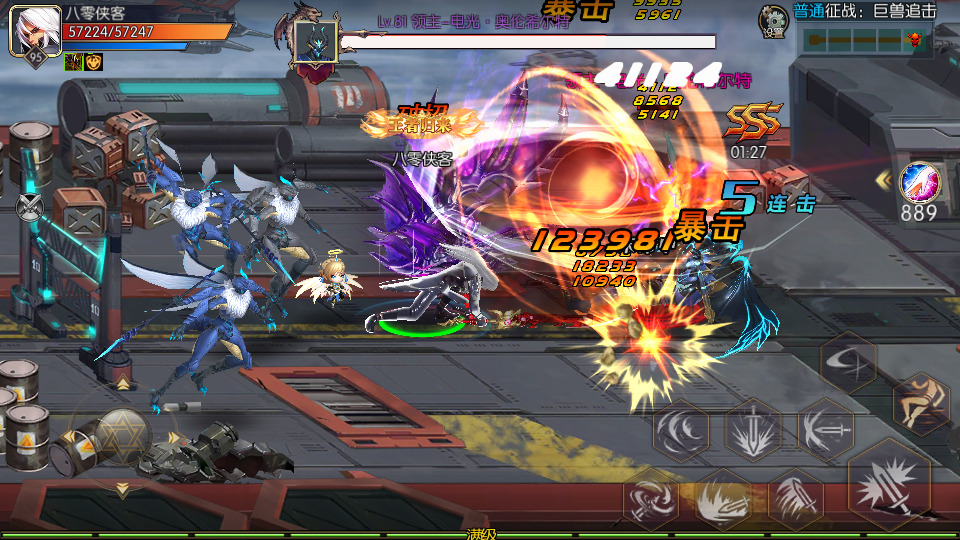
Task: Use the consumable item with 889 count
Action: 918,186
